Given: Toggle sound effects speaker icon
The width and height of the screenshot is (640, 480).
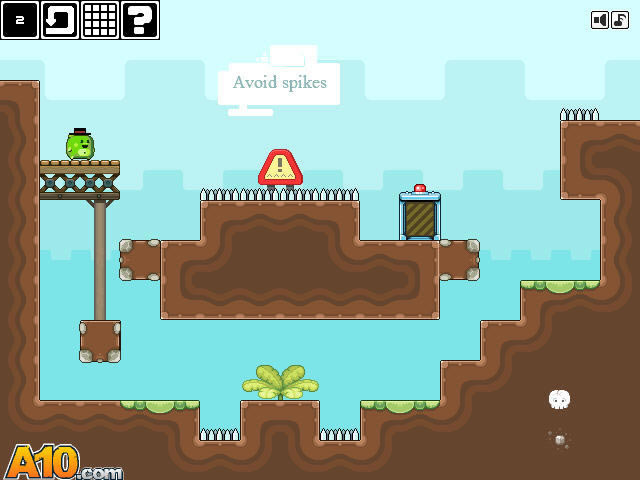Looking at the screenshot, I should point(600,20).
